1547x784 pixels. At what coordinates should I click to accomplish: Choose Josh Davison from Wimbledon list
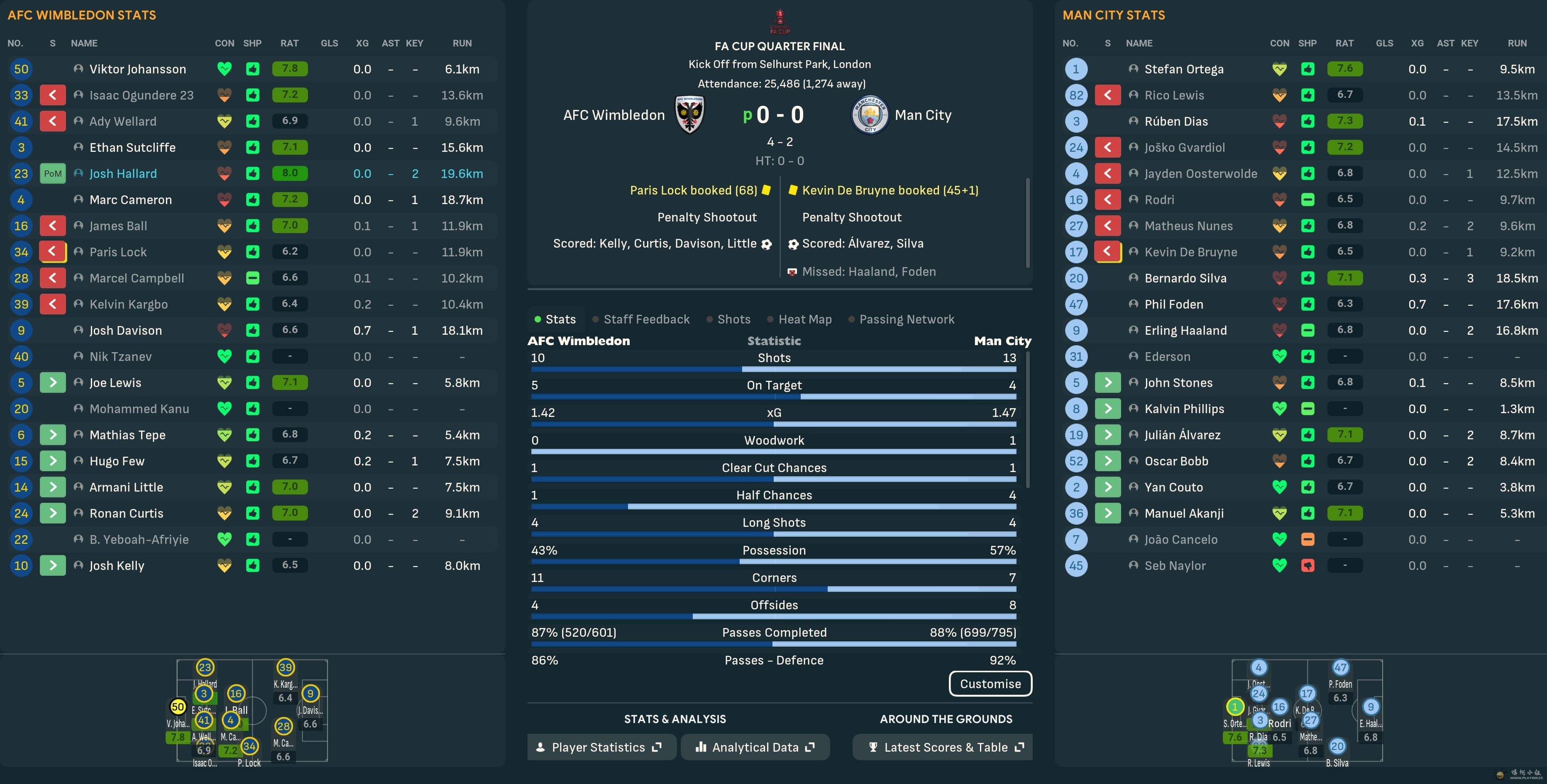(x=125, y=330)
